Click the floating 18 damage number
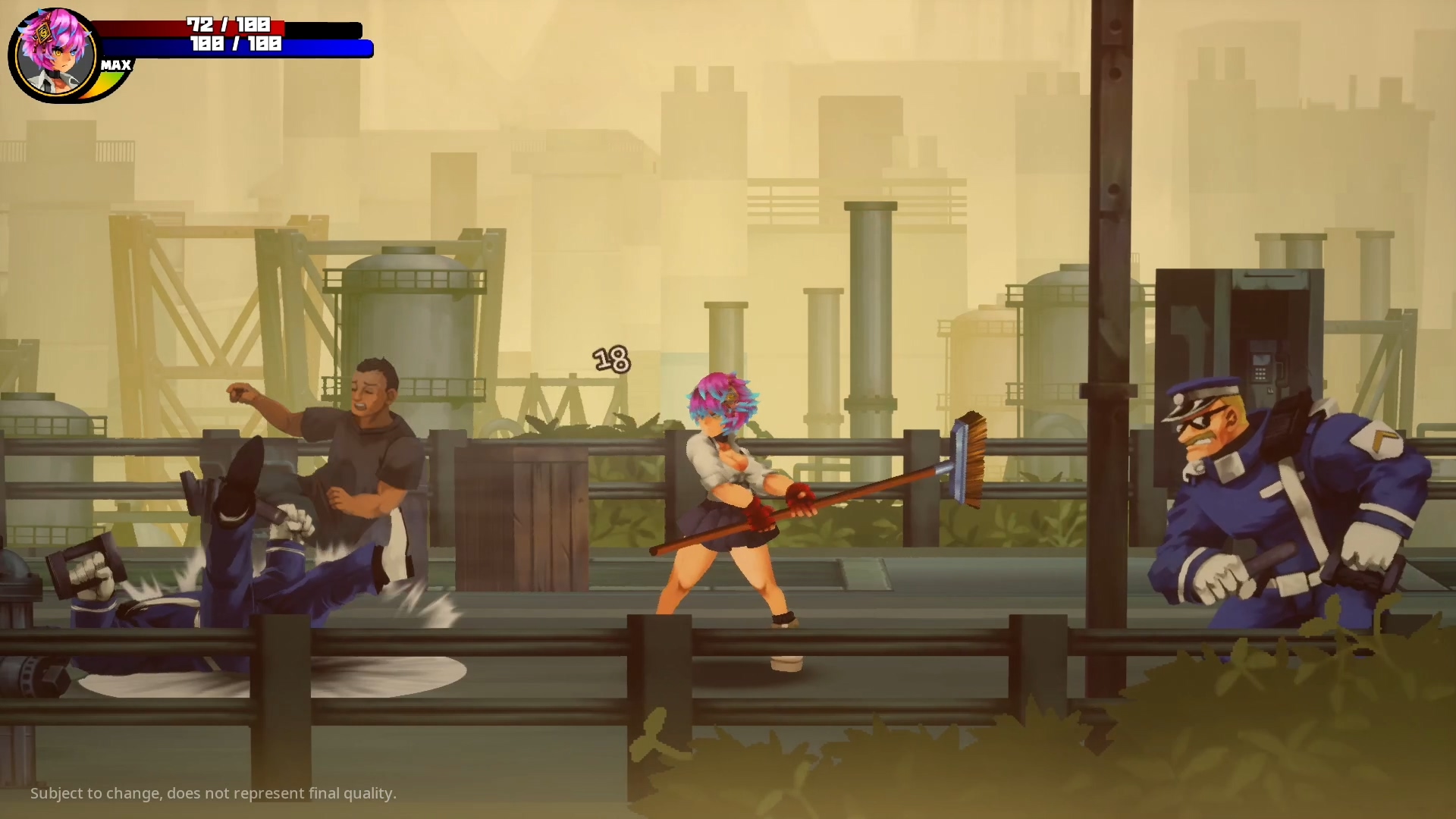Viewport: 1456px width, 819px height. (611, 359)
